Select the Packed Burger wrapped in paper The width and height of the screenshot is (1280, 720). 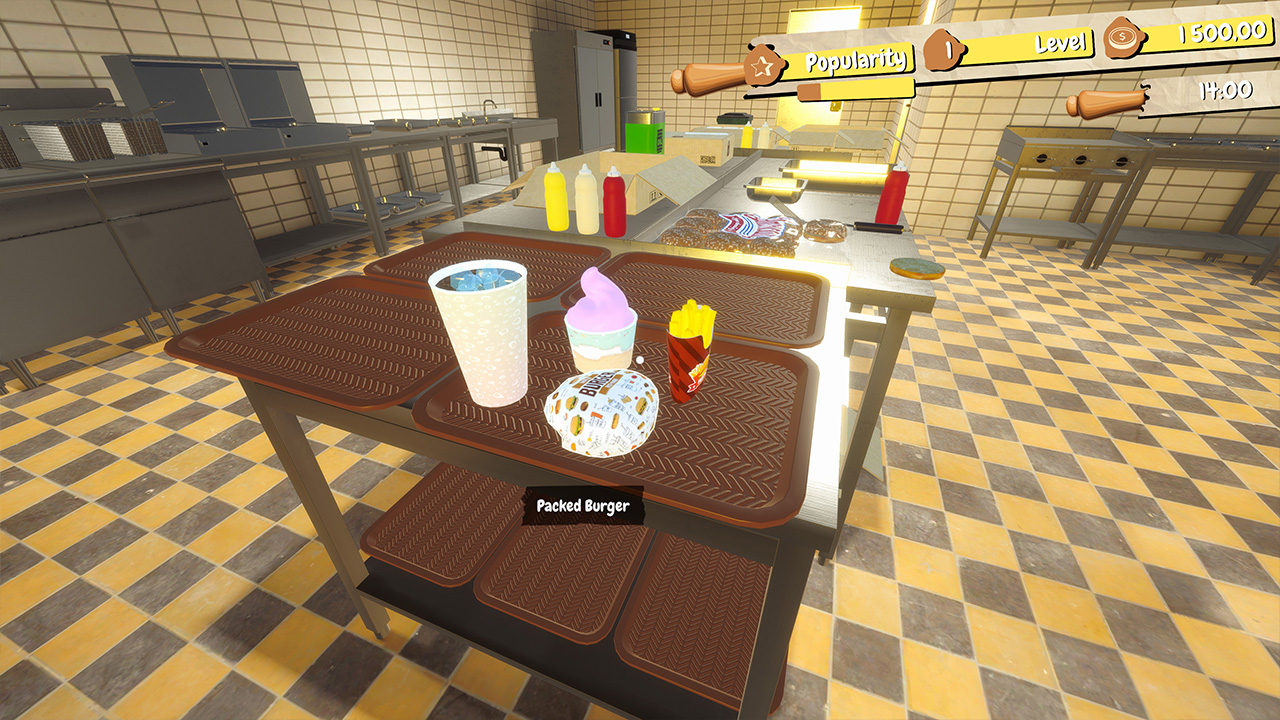601,412
